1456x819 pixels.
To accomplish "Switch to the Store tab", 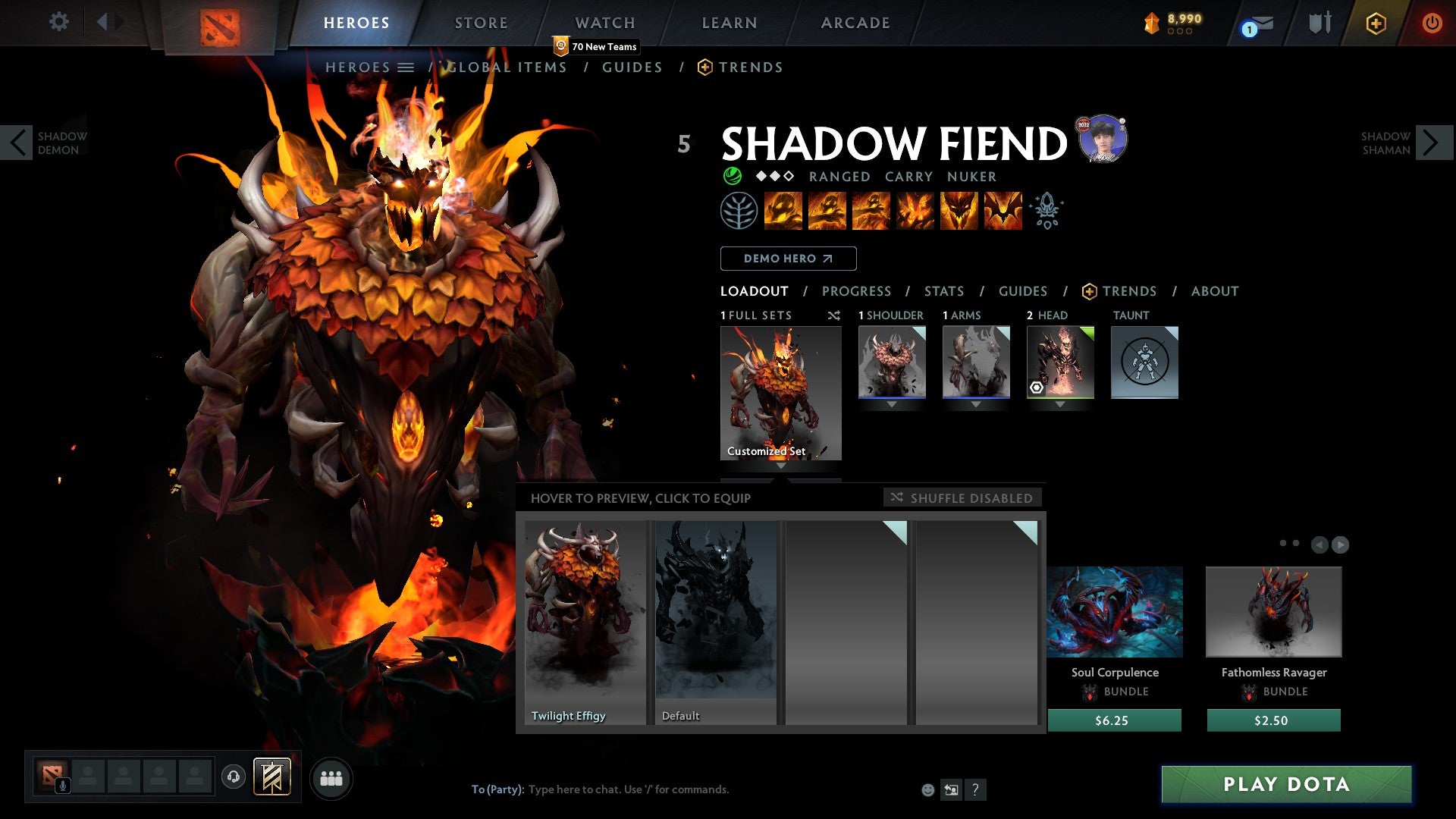I will [x=481, y=23].
